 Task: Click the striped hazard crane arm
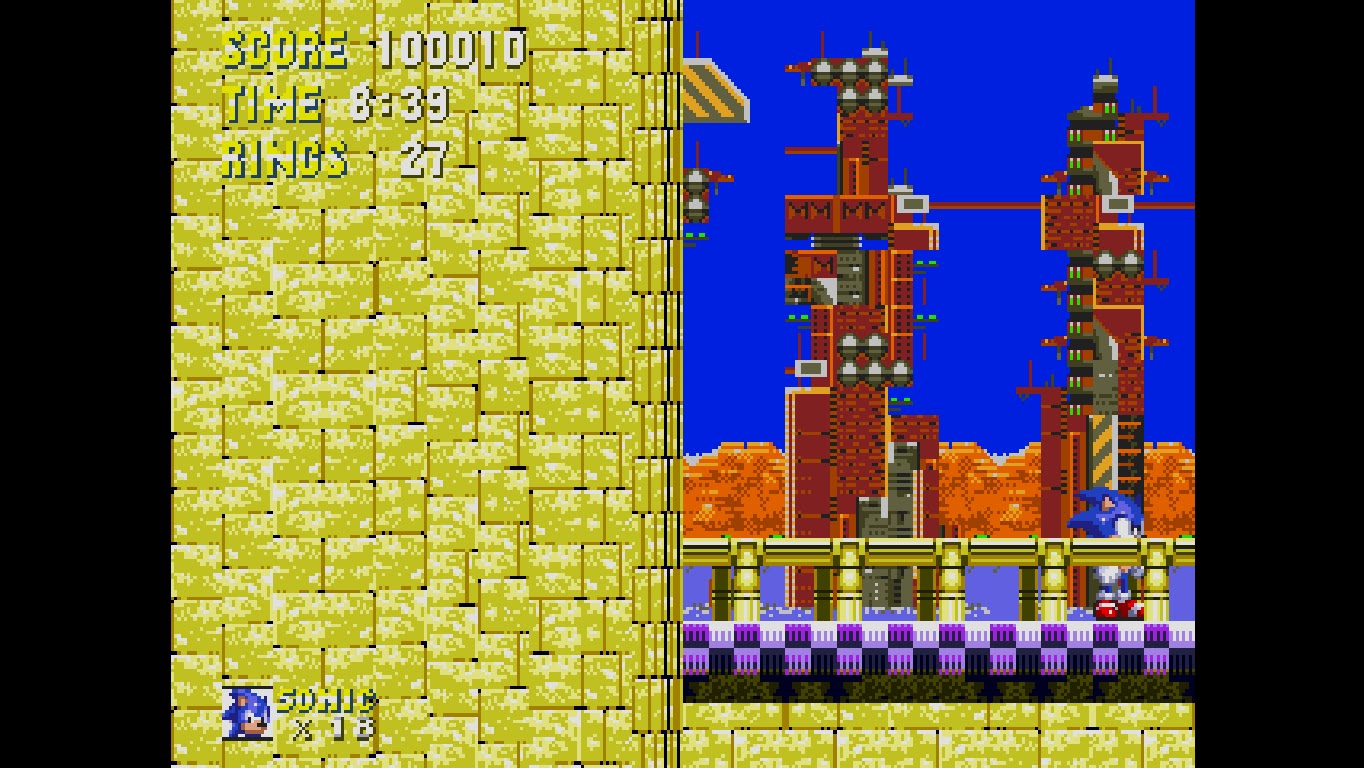[716, 95]
